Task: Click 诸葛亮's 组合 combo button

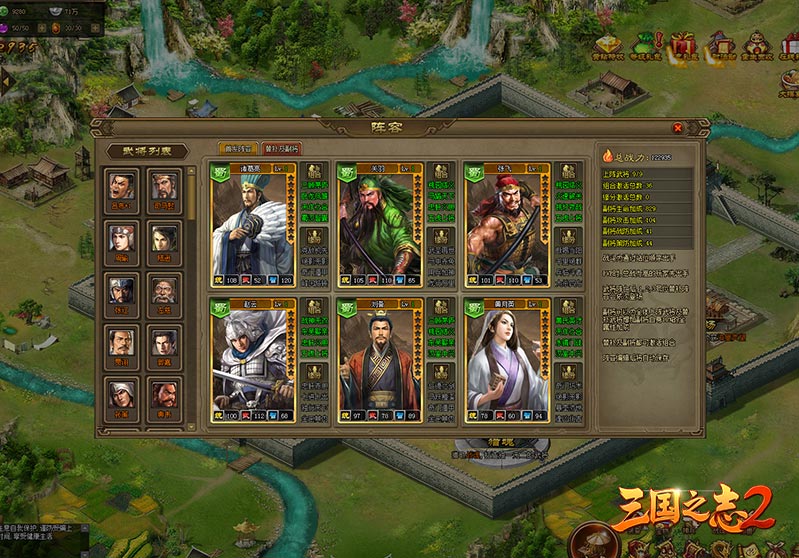Action: (311, 171)
